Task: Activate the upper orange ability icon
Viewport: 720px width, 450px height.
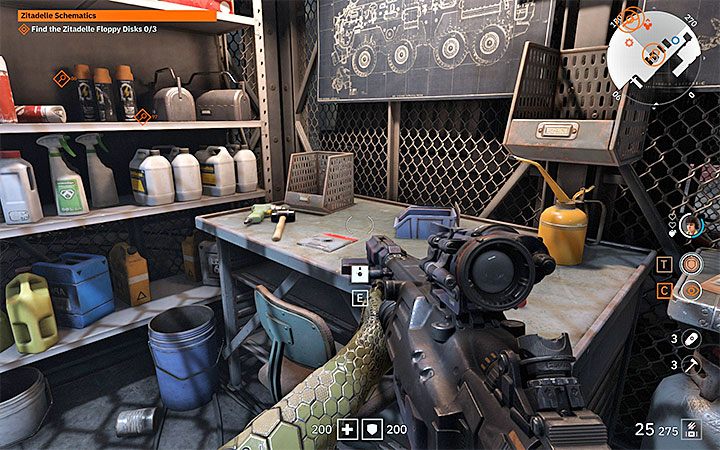Action: 690,264
